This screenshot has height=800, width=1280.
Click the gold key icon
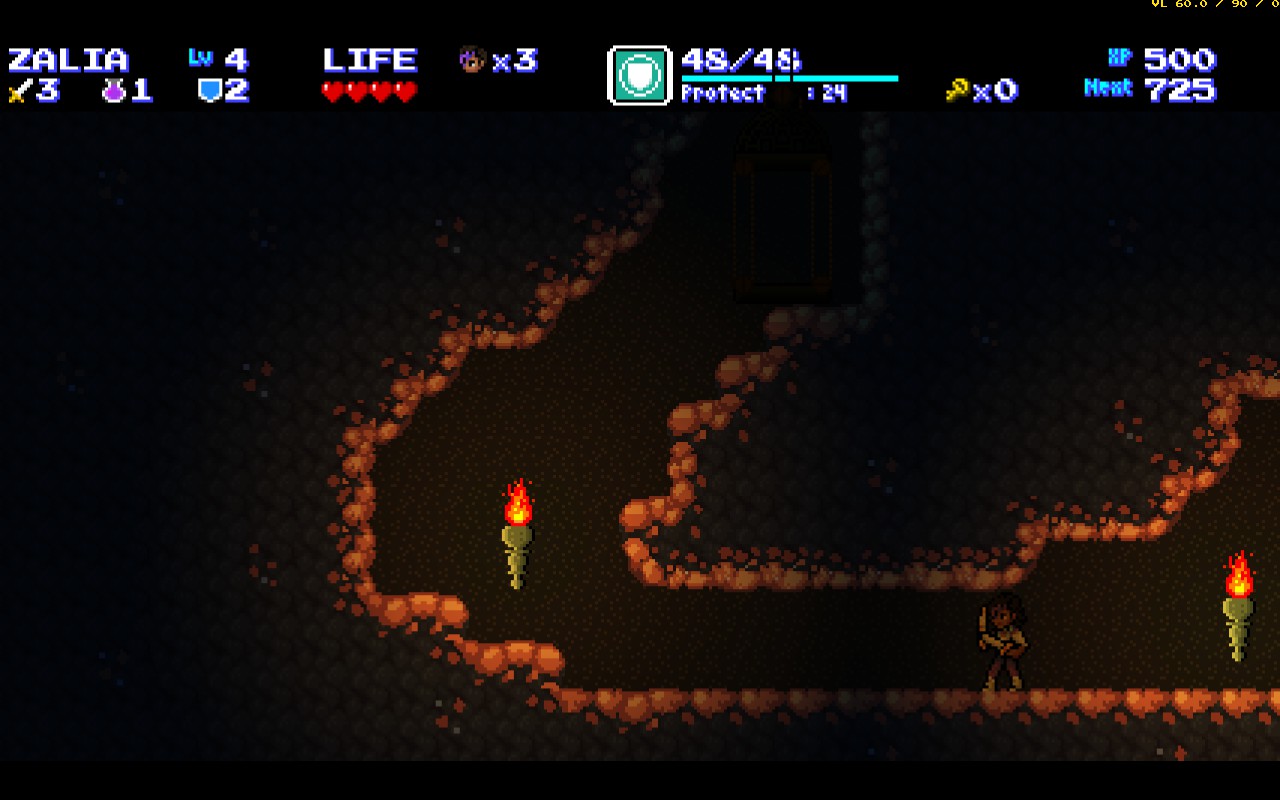point(957,91)
